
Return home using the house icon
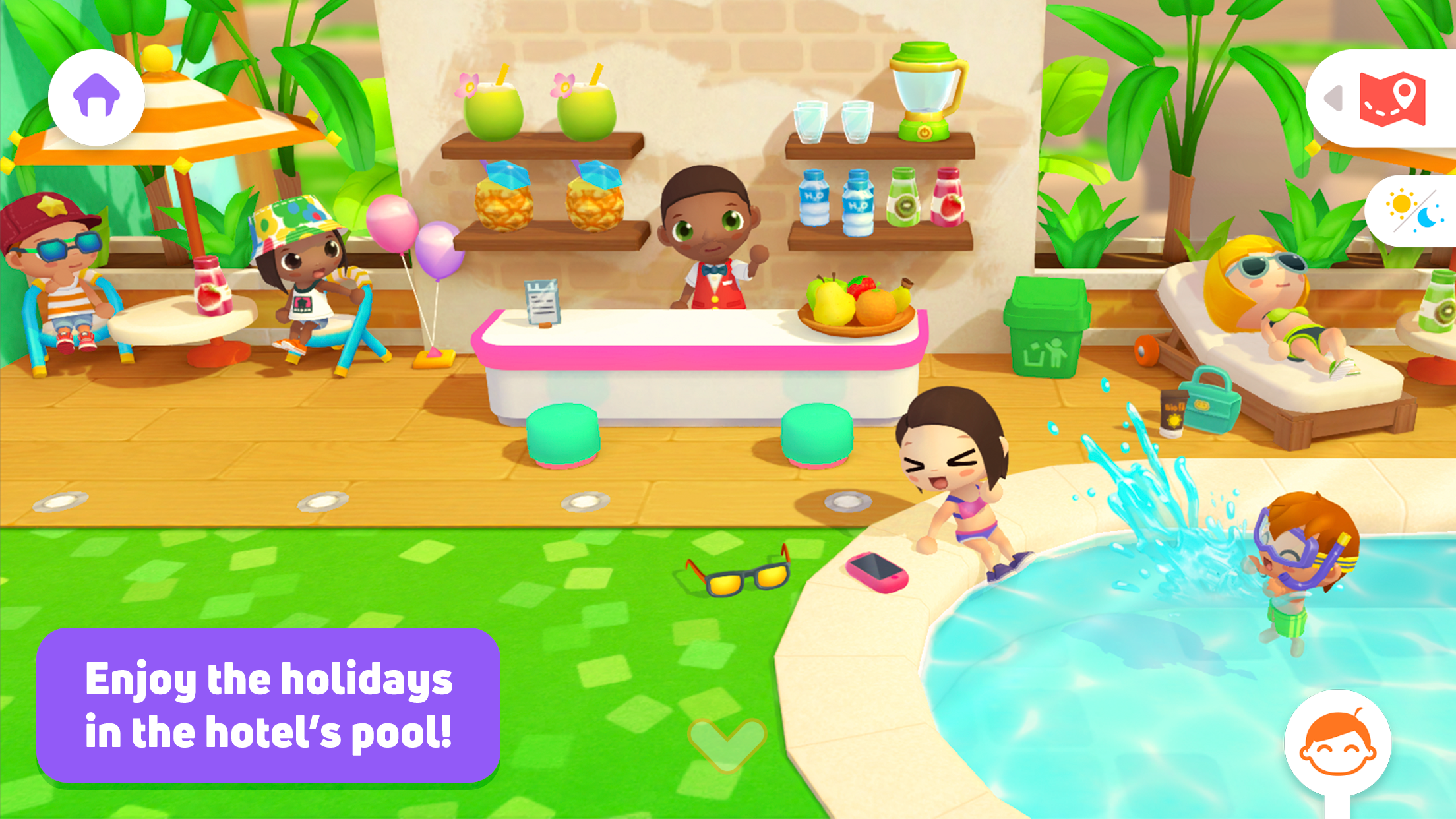point(96,97)
